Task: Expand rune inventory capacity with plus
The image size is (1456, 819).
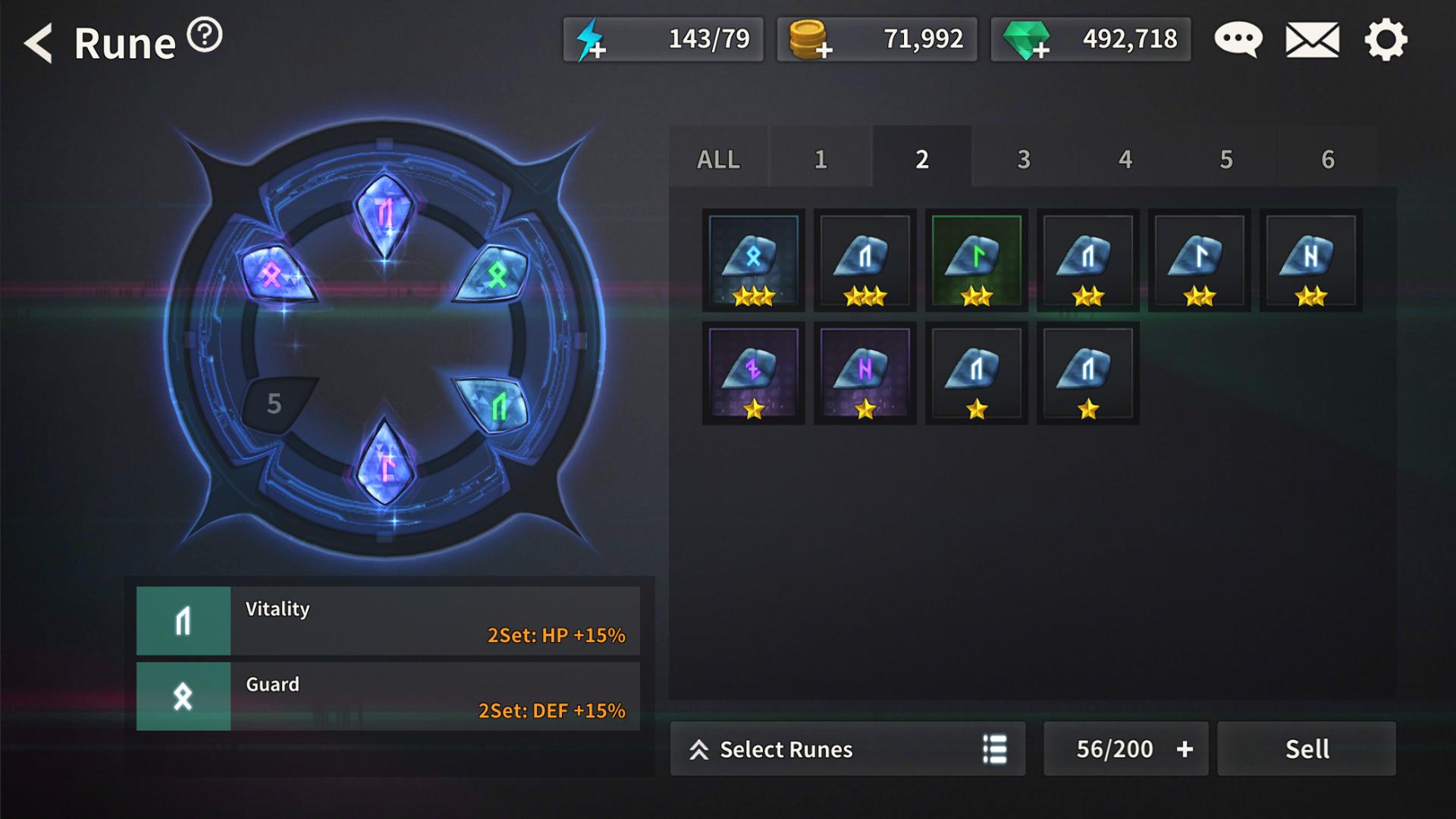Action: (1185, 749)
